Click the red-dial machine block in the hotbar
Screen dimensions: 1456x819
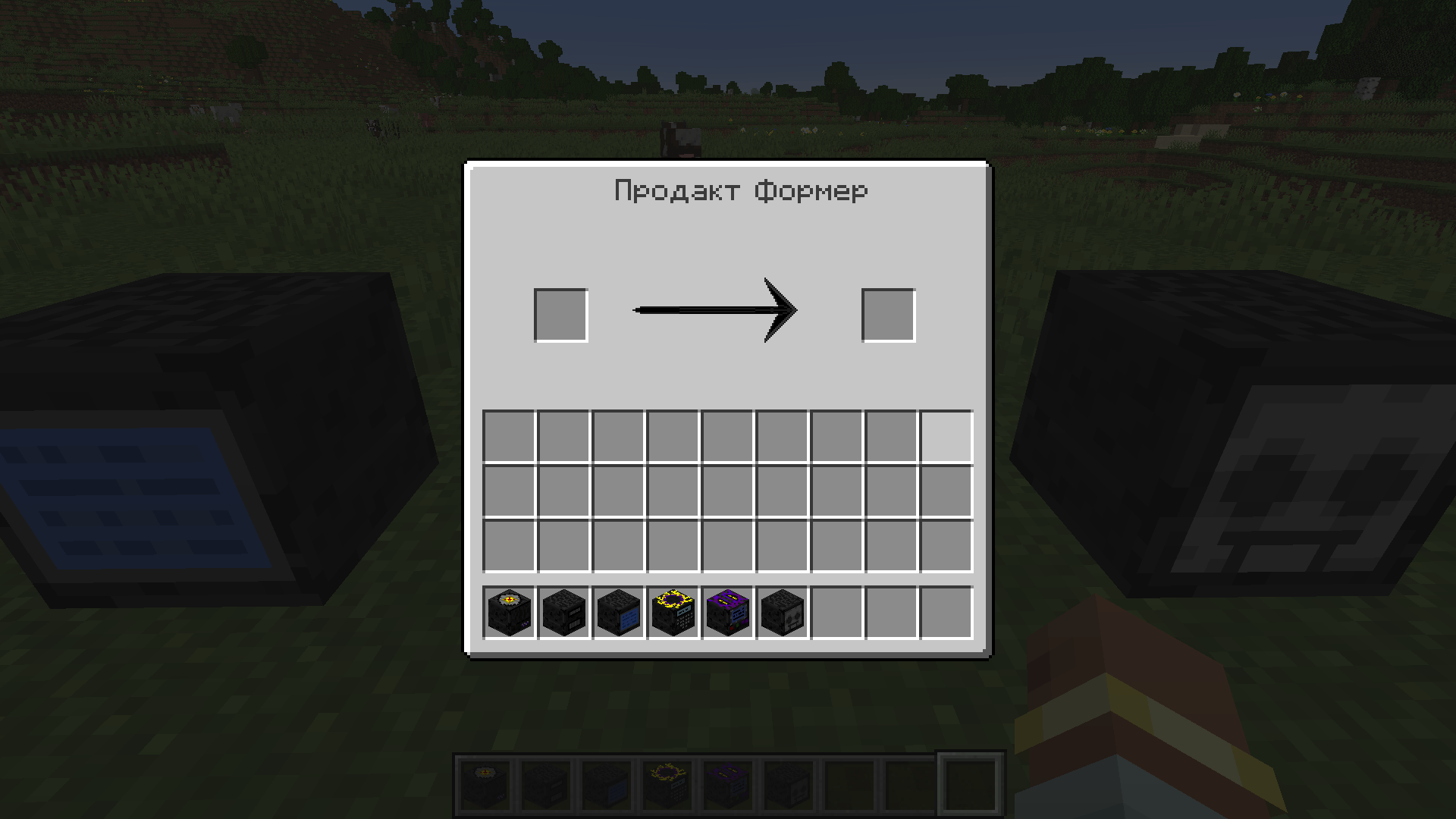485,781
